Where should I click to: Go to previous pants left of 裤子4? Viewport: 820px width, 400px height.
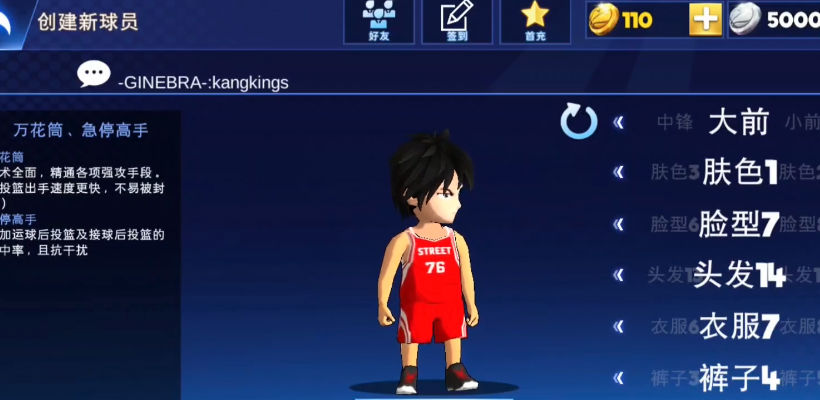pos(619,377)
